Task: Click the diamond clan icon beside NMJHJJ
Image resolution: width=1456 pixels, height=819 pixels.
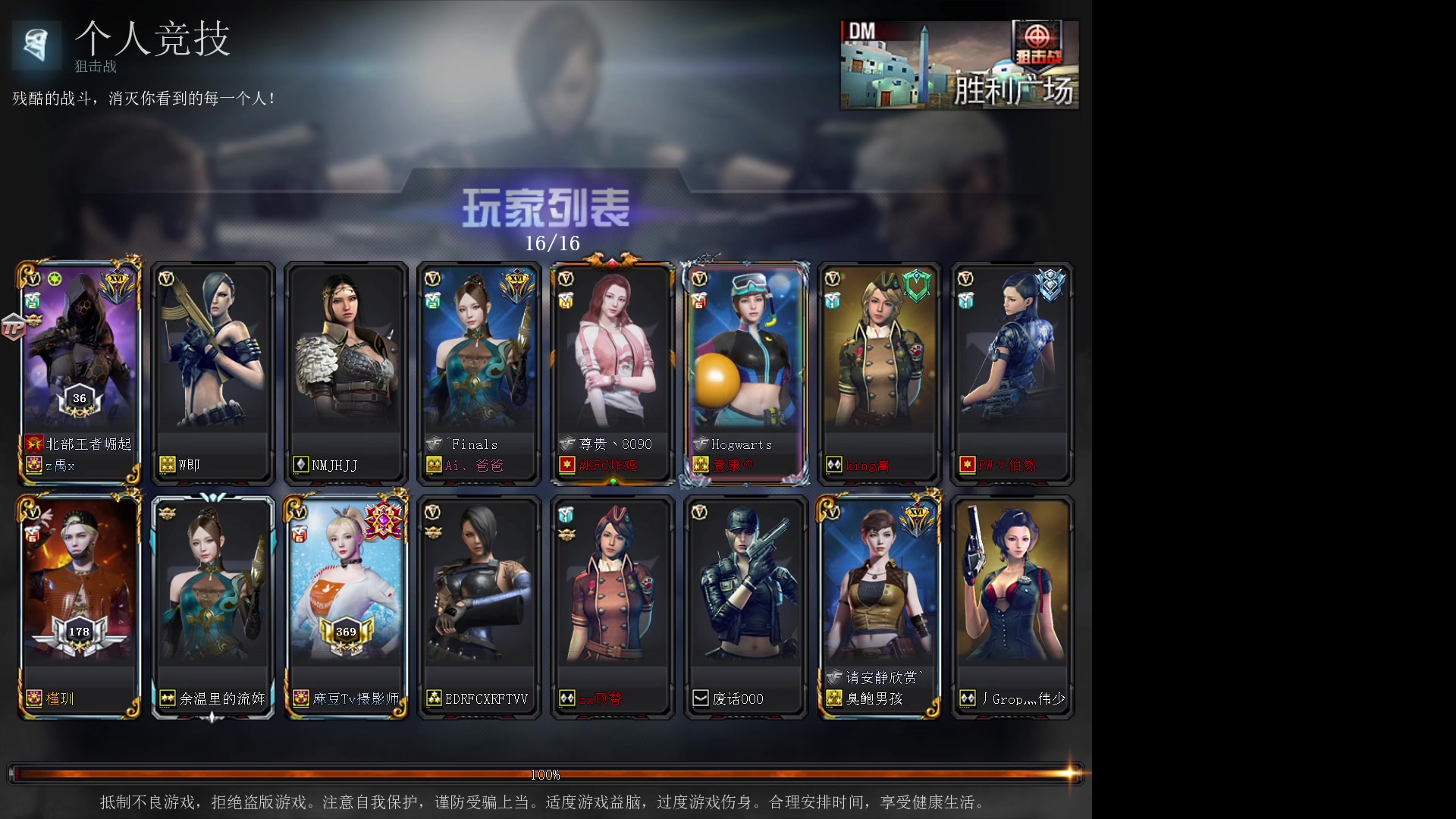Action: point(300,466)
